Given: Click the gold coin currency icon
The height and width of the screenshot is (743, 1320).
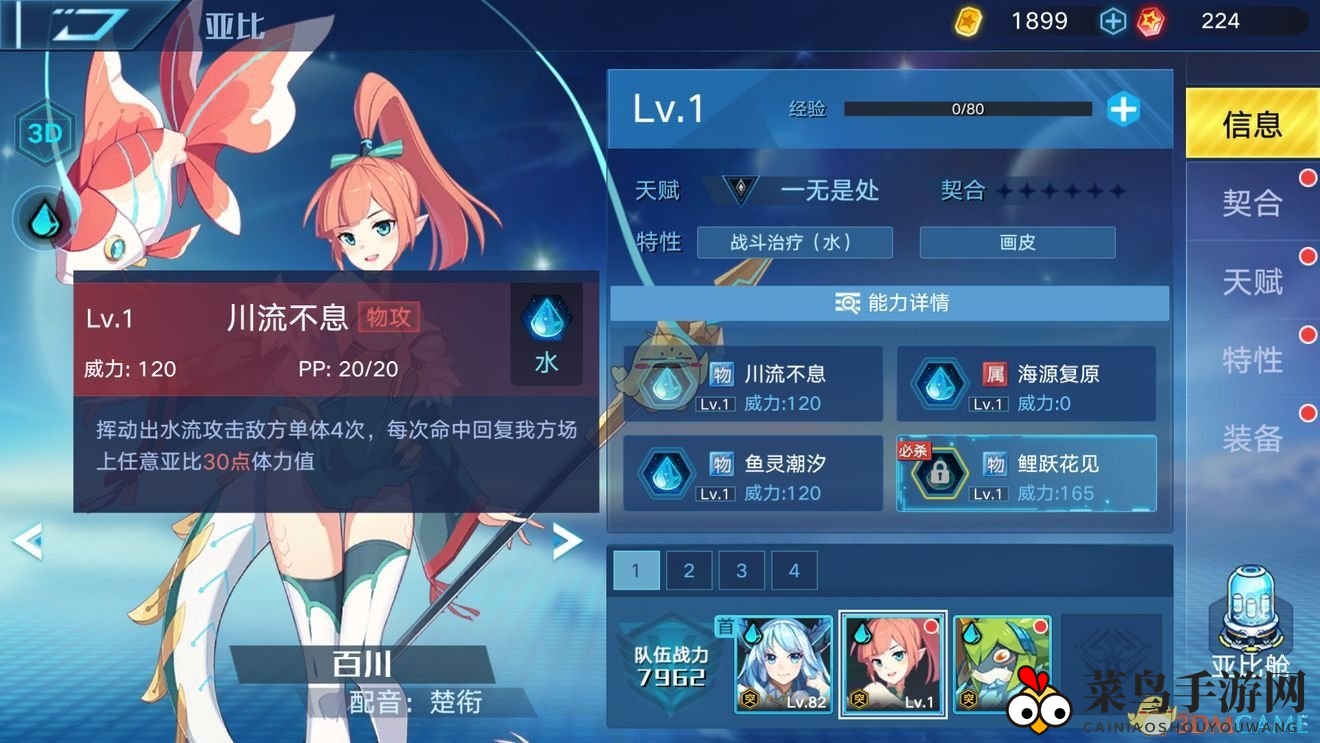Looking at the screenshot, I should 968,19.
